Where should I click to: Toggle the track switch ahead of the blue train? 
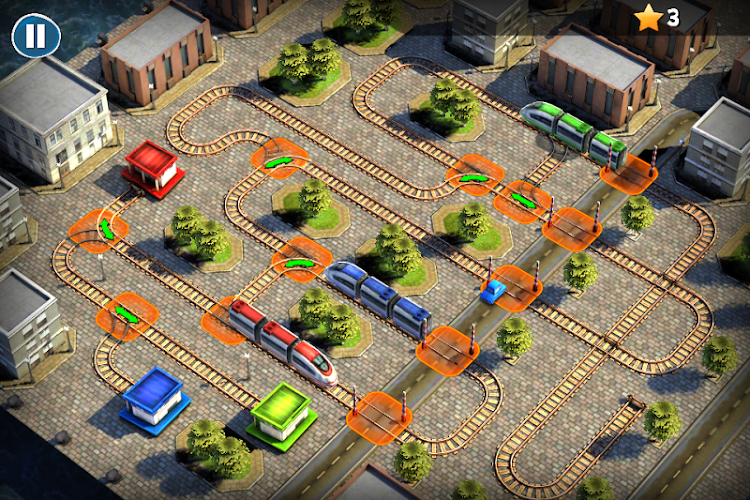click(300, 262)
